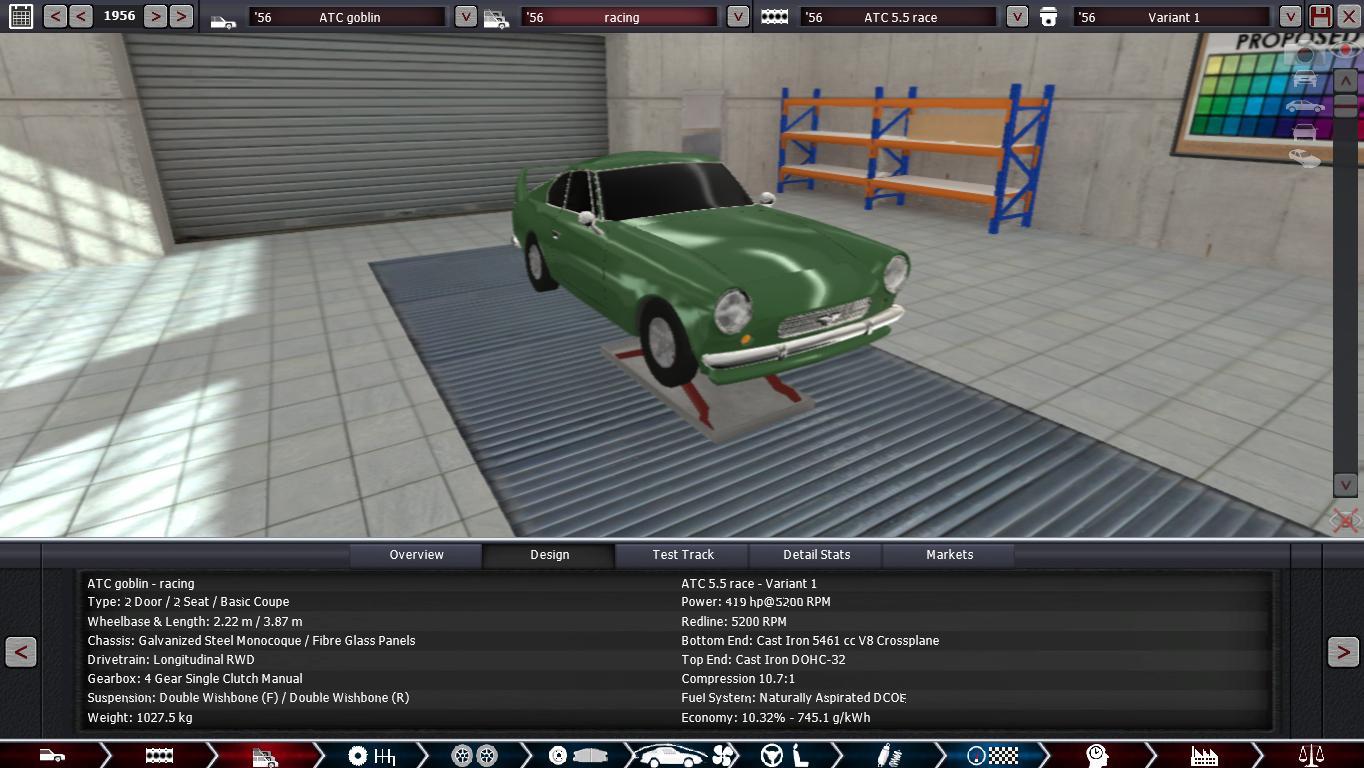Open the Test Track tab
This screenshot has height=768, width=1364.
pos(683,555)
